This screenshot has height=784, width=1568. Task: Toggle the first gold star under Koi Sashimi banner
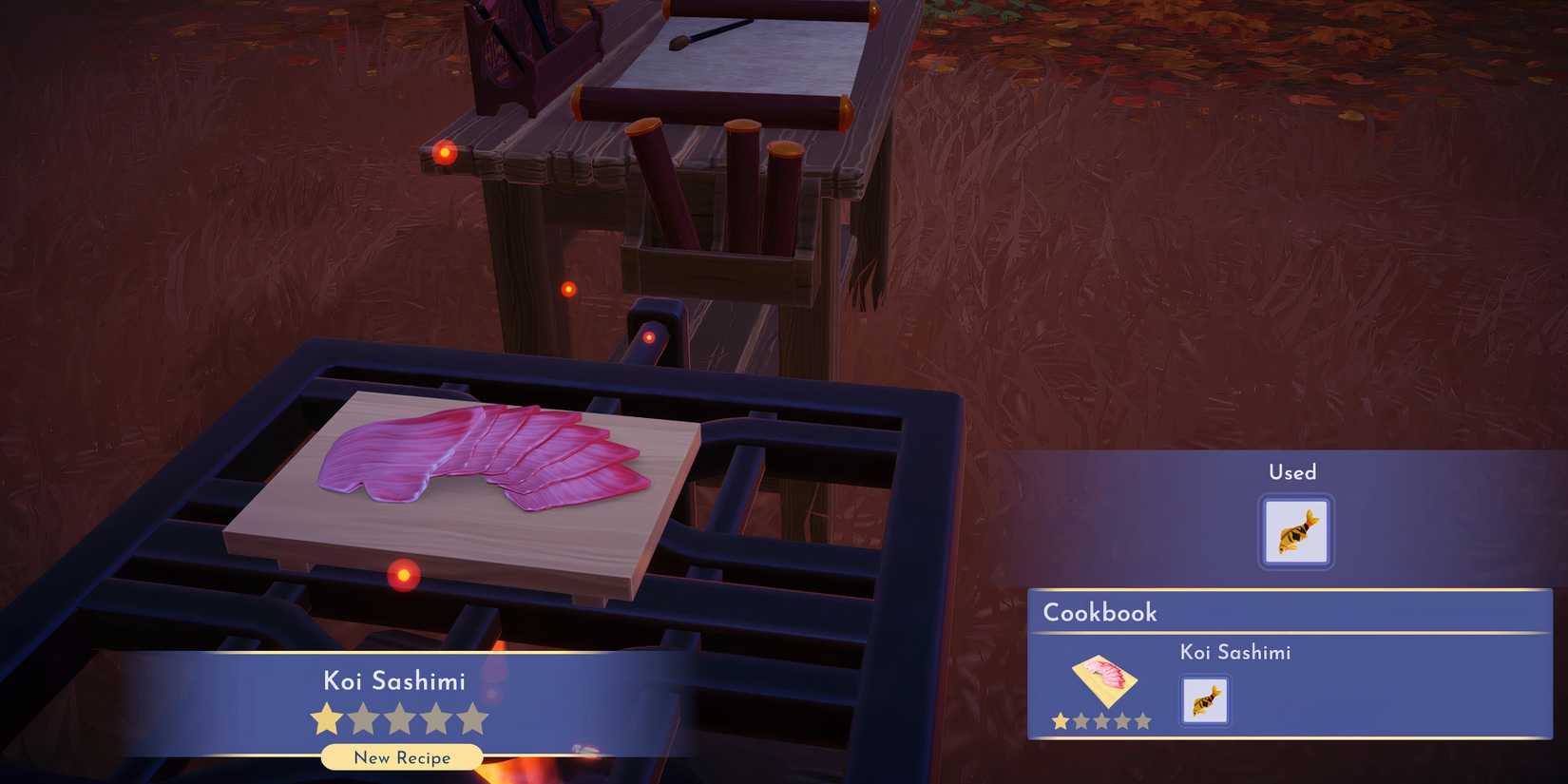pos(325,719)
